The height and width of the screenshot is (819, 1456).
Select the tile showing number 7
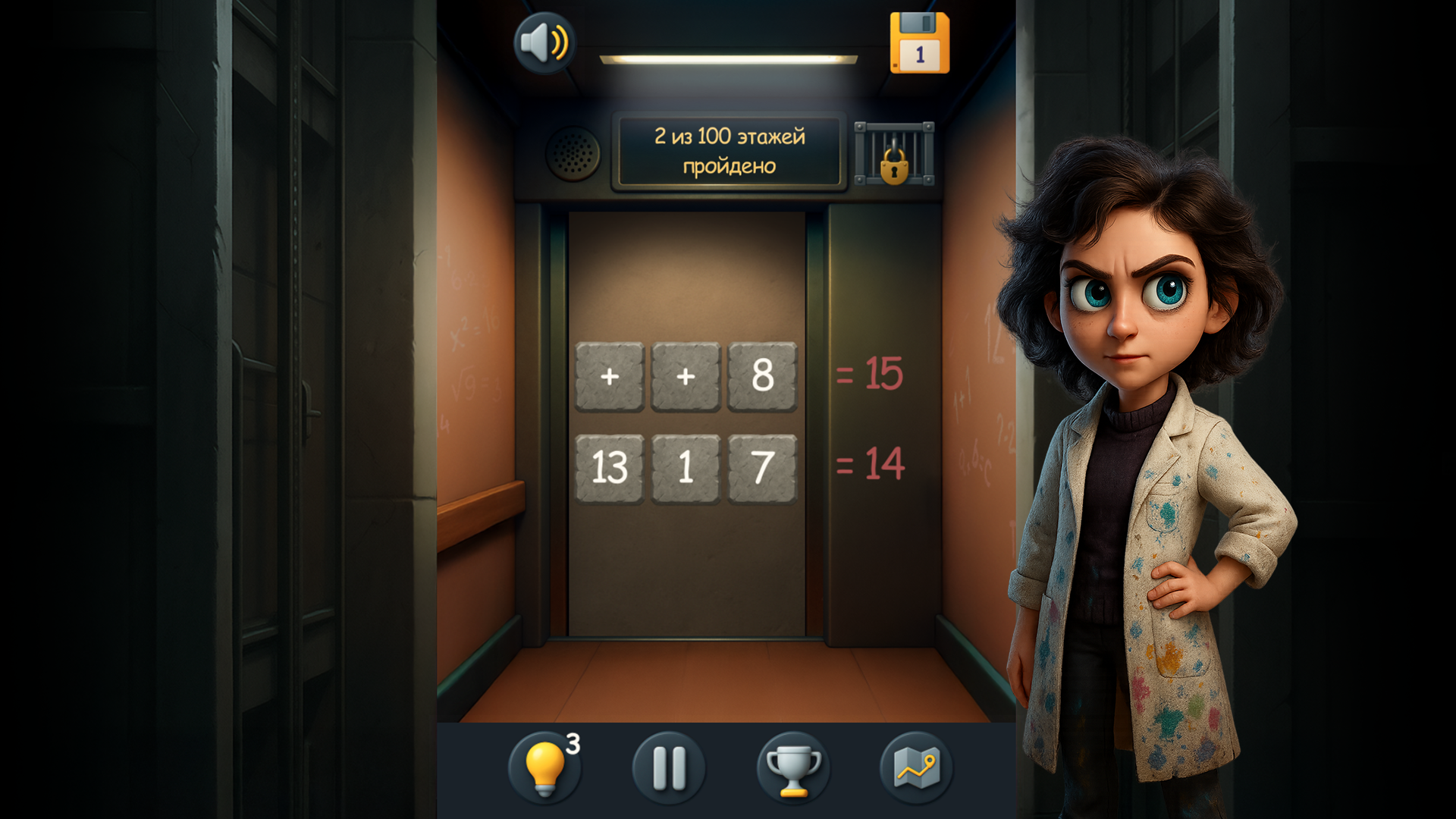pyautogui.click(x=762, y=468)
